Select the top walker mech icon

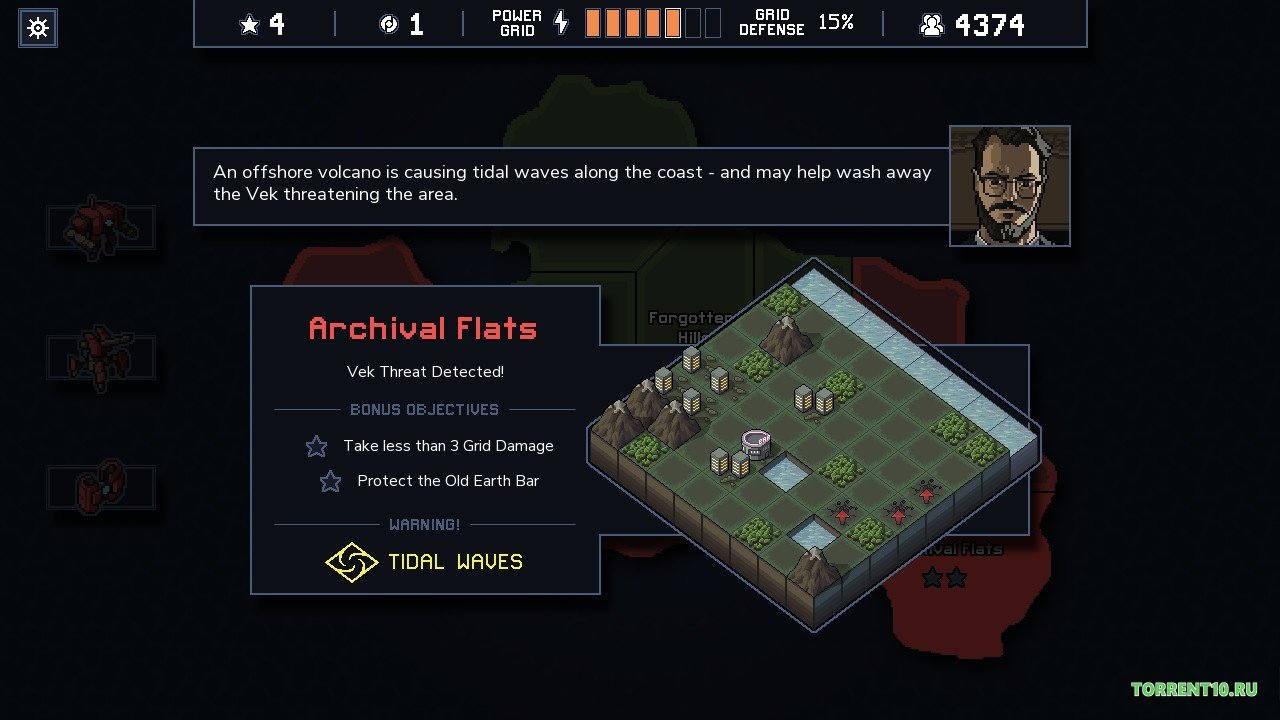click(x=100, y=226)
